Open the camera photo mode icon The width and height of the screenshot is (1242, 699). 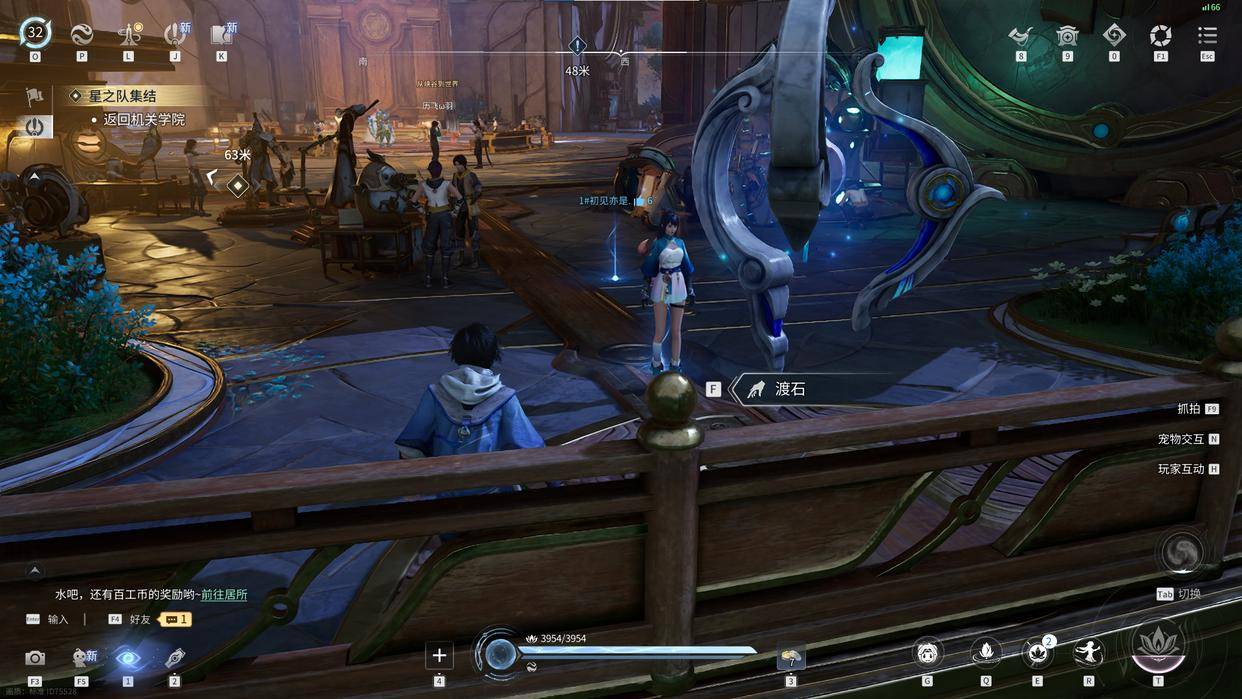(35, 657)
